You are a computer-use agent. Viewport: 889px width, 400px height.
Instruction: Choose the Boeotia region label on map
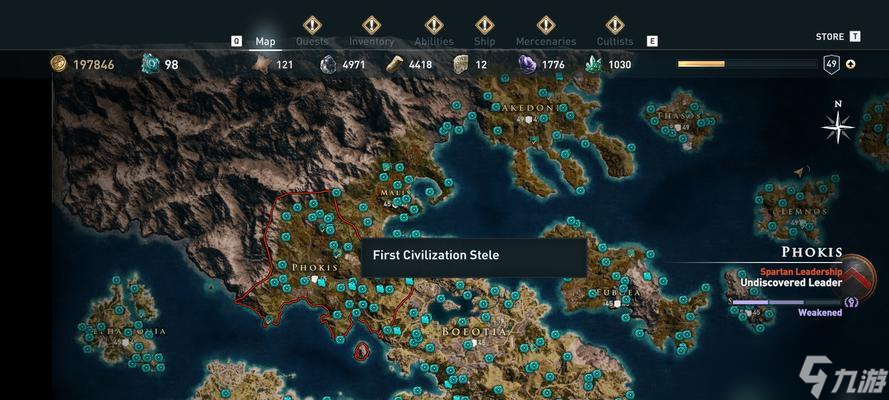[x=475, y=331]
